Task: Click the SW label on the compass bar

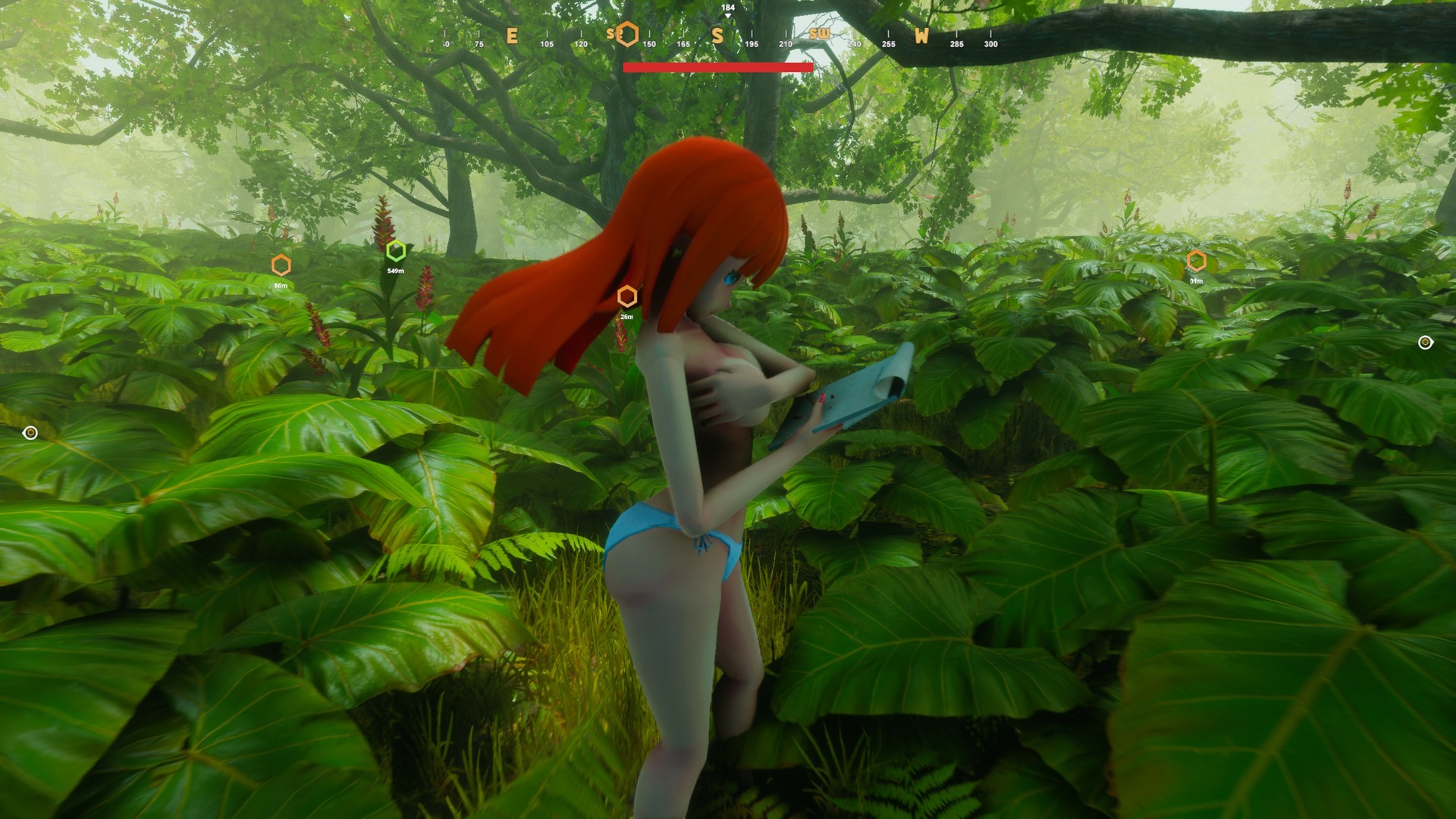Action: click(x=821, y=34)
